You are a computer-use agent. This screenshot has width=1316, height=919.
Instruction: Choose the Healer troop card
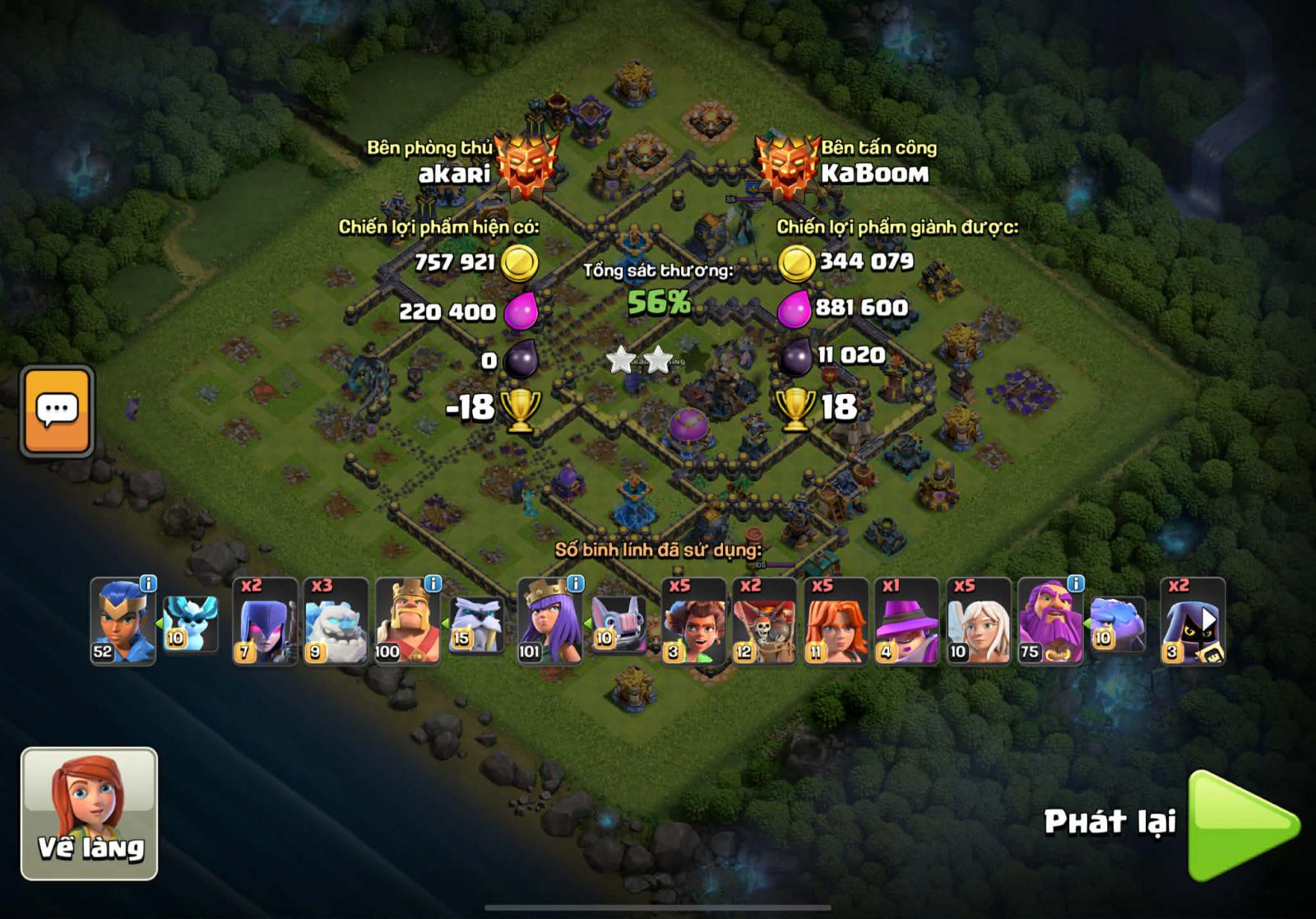978,621
